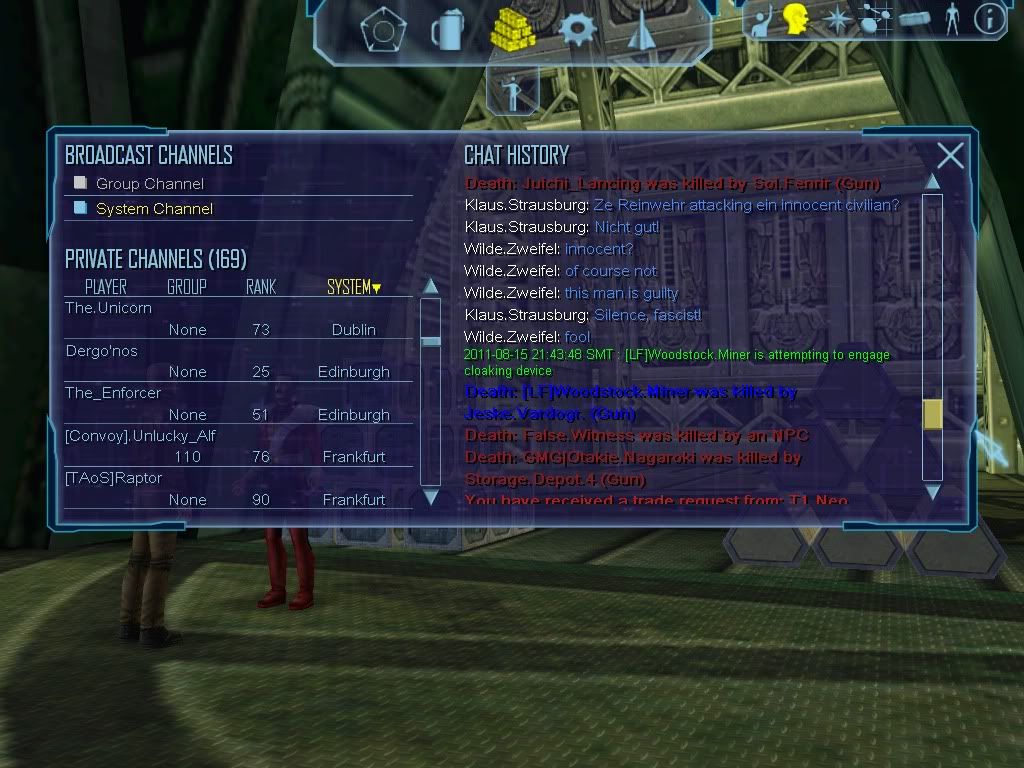Visit the equipment dealer gear icon

(x=577, y=30)
